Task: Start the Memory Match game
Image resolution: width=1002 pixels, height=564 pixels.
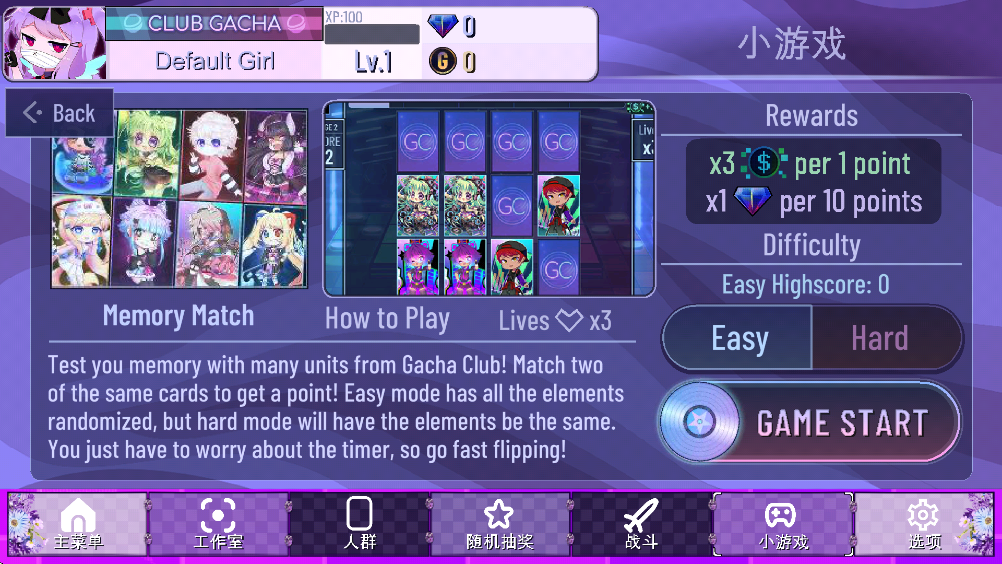Action: (809, 422)
